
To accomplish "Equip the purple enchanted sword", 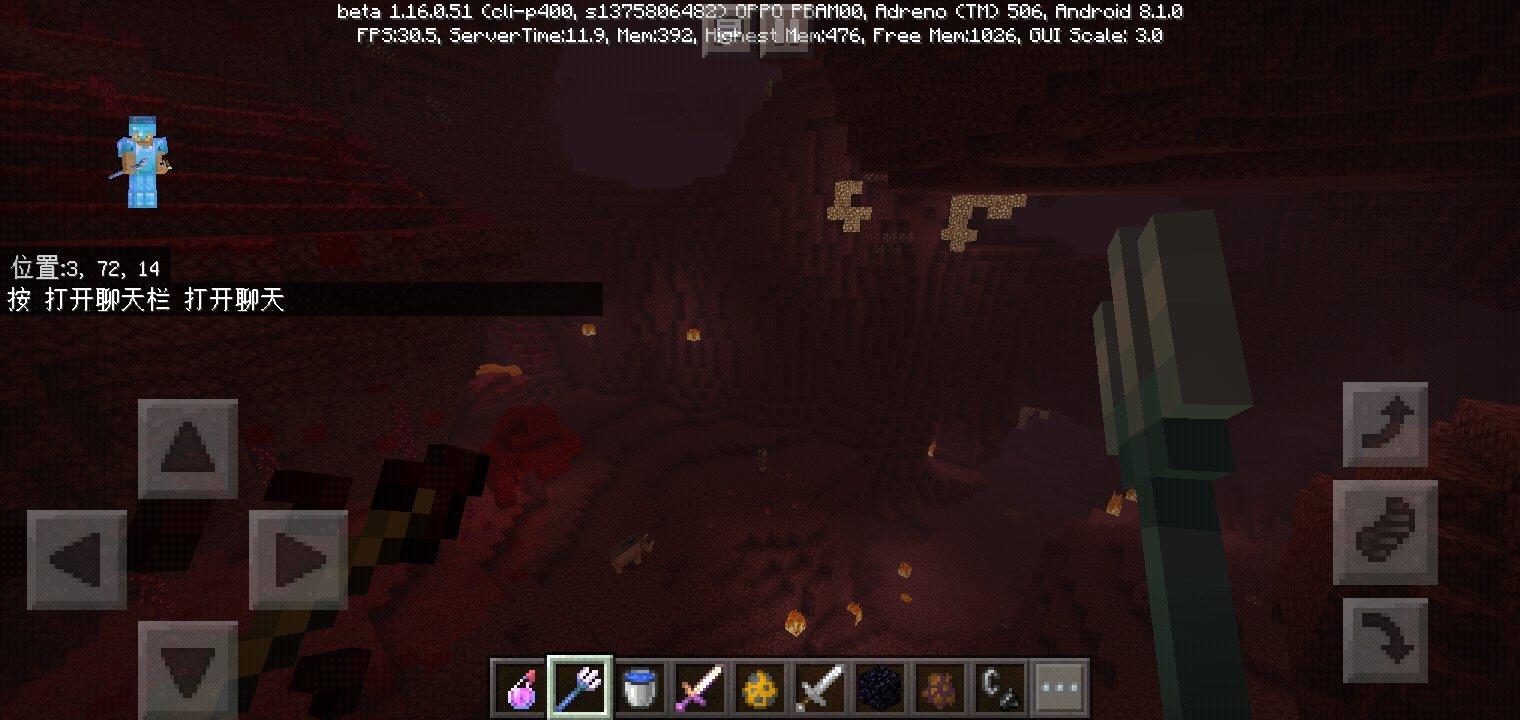I will [x=701, y=687].
